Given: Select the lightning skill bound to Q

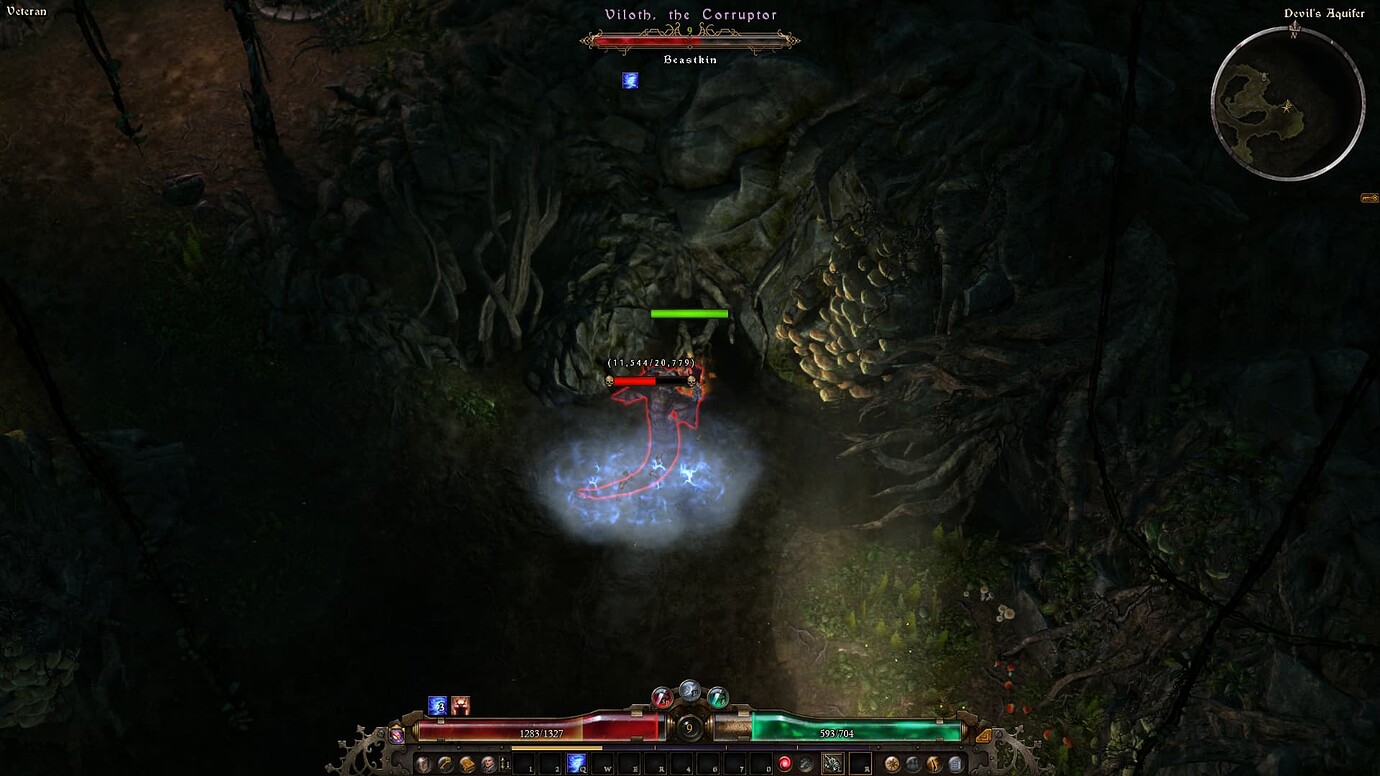Looking at the screenshot, I should click(576, 762).
